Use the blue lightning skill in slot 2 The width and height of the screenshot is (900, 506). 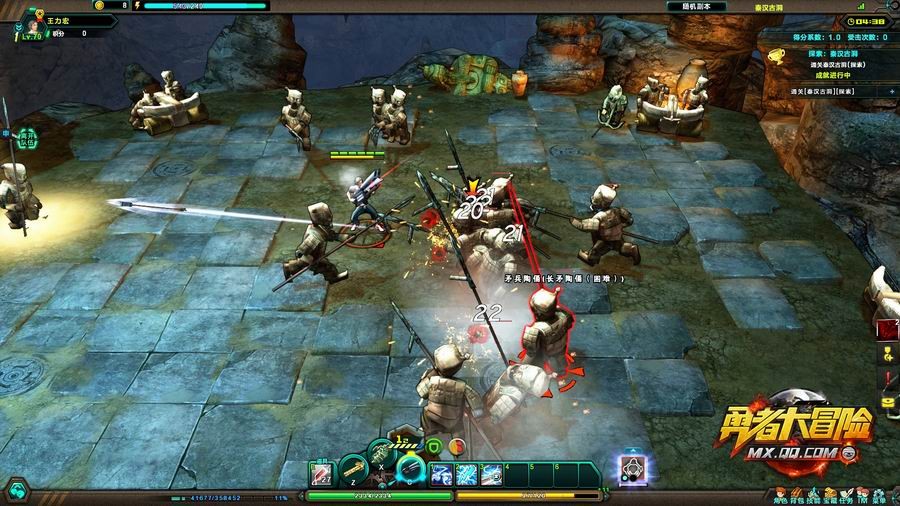pos(468,474)
